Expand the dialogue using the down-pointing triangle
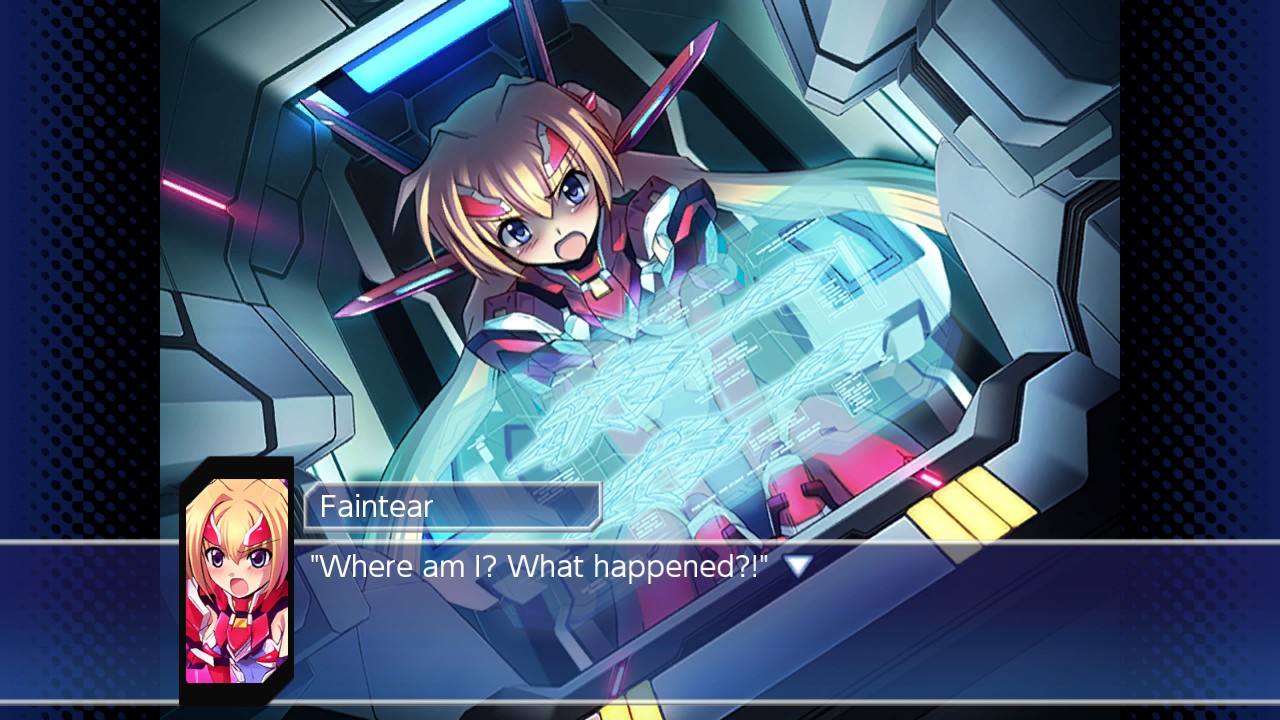Screen dimensions: 1280x720 coord(797,565)
